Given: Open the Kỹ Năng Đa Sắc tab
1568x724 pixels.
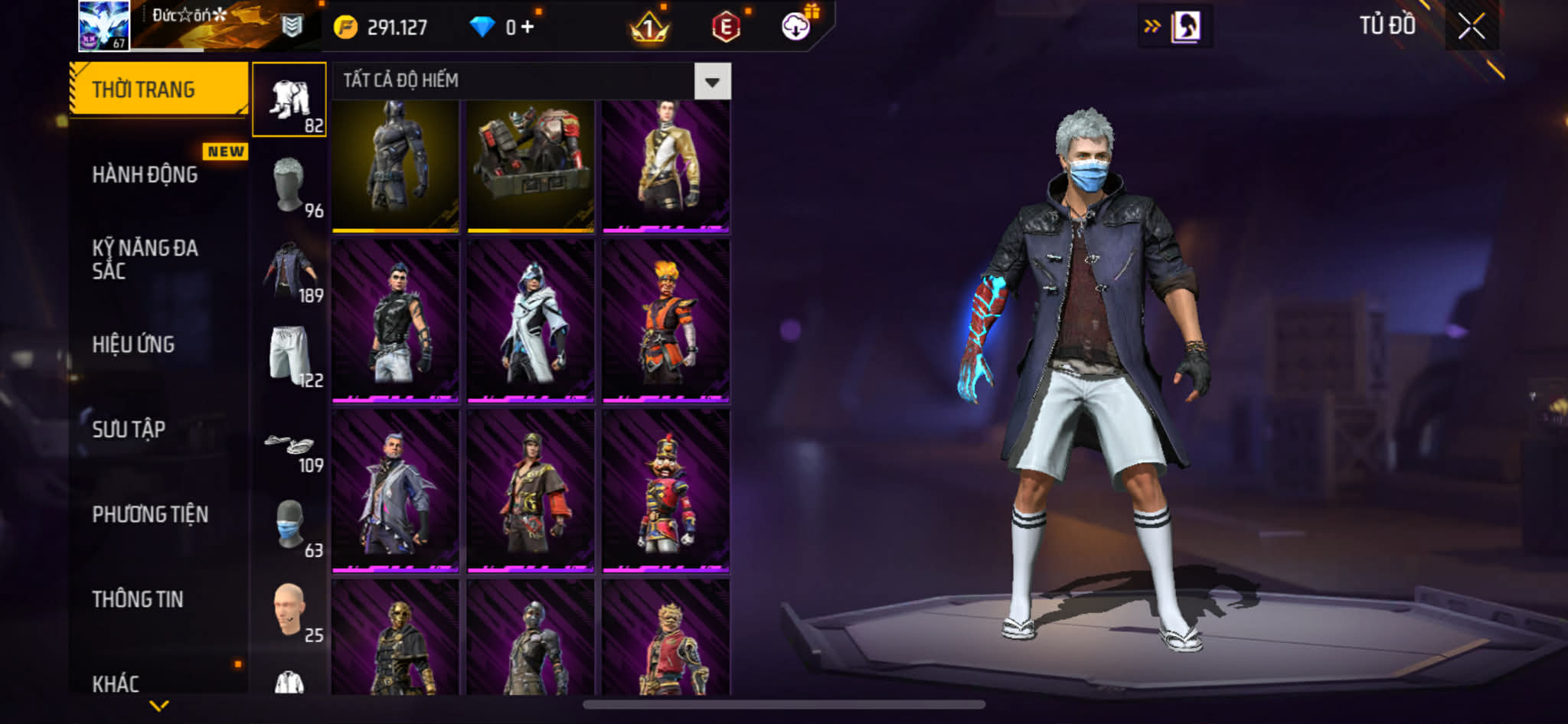Looking at the screenshot, I should [x=145, y=259].
